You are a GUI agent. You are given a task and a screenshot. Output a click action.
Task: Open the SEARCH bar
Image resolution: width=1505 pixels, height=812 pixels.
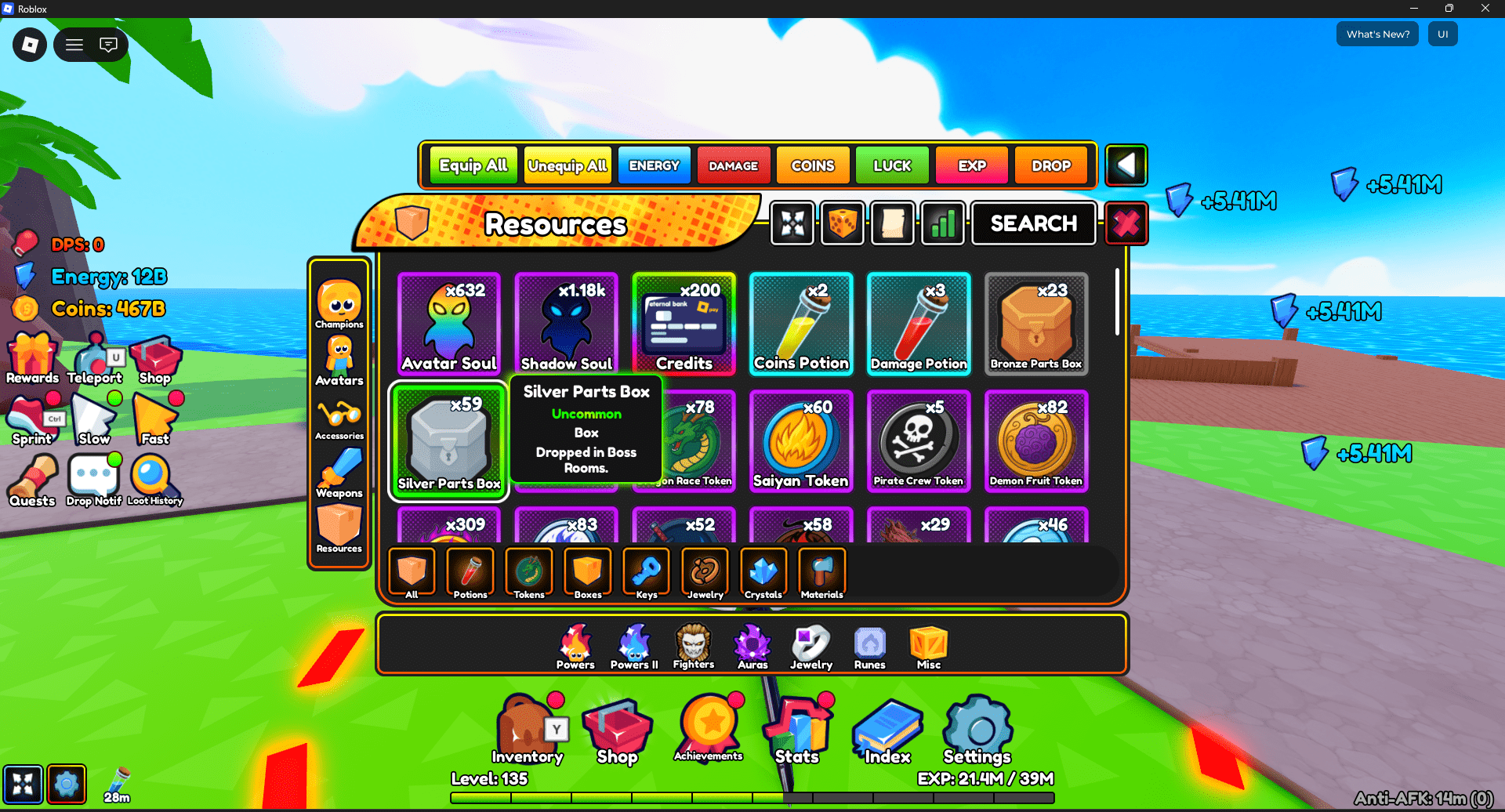[x=1033, y=223]
